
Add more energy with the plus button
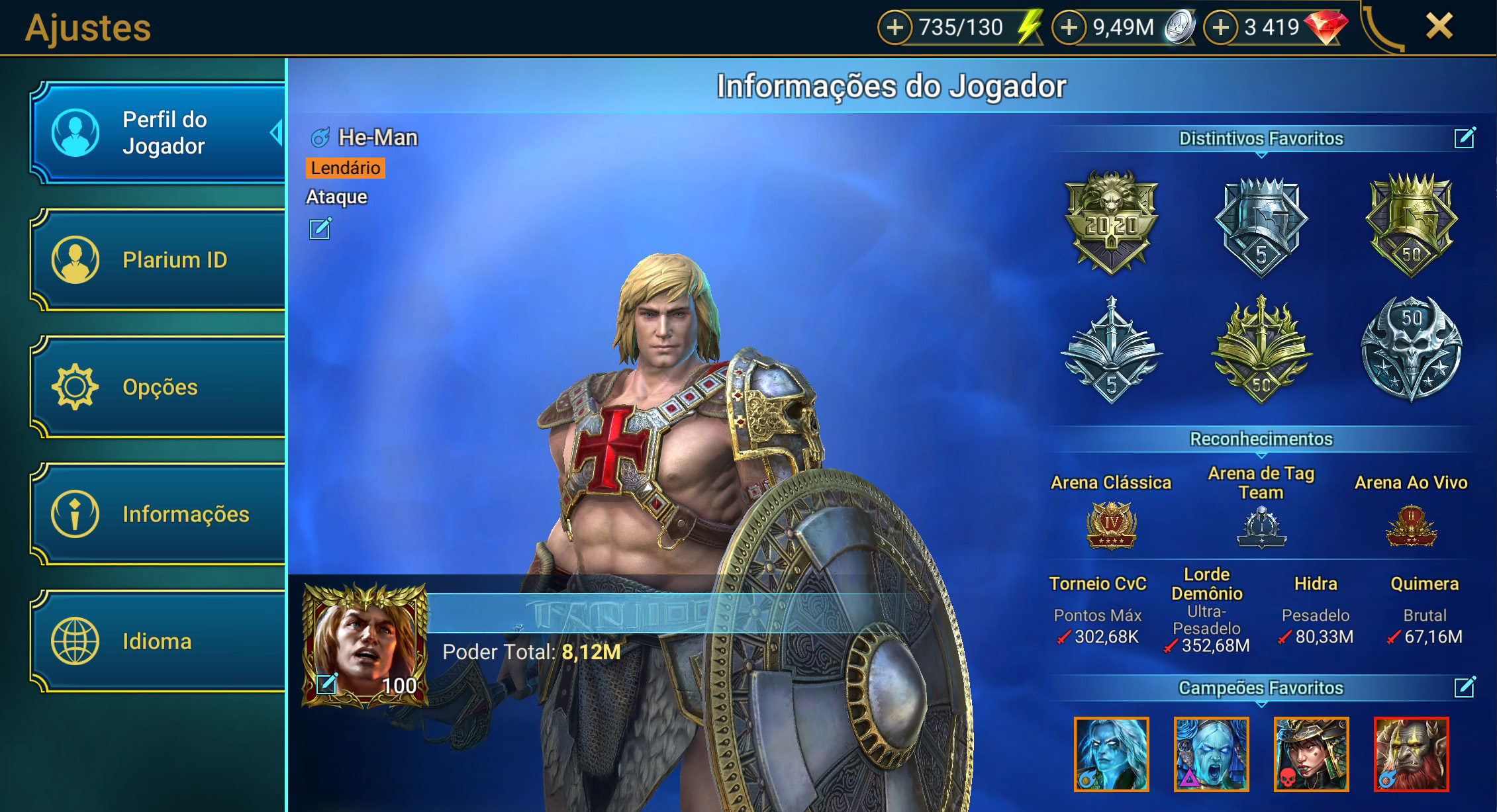(894, 28)
